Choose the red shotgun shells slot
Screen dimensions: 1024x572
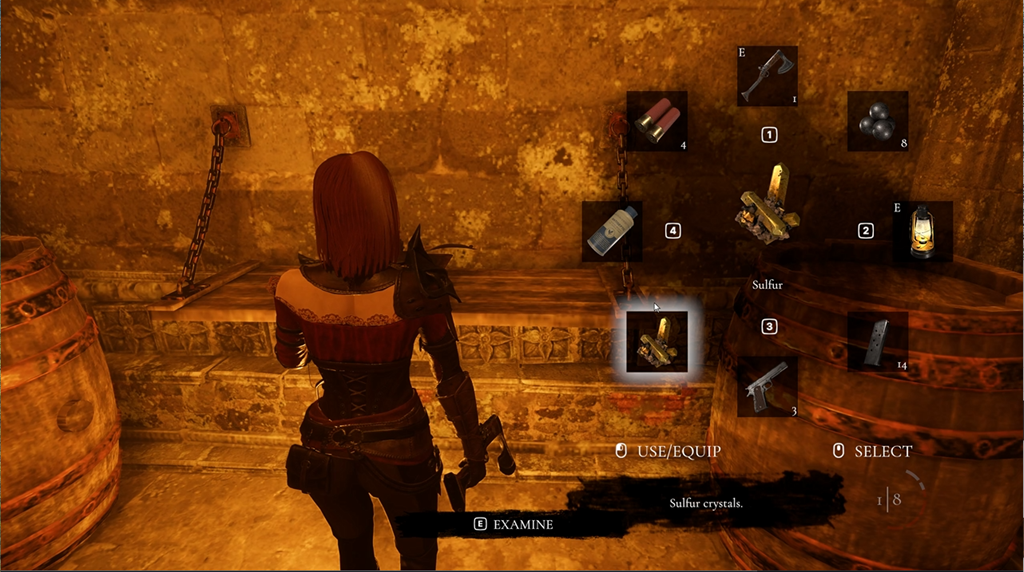click(x=657, y=121)
